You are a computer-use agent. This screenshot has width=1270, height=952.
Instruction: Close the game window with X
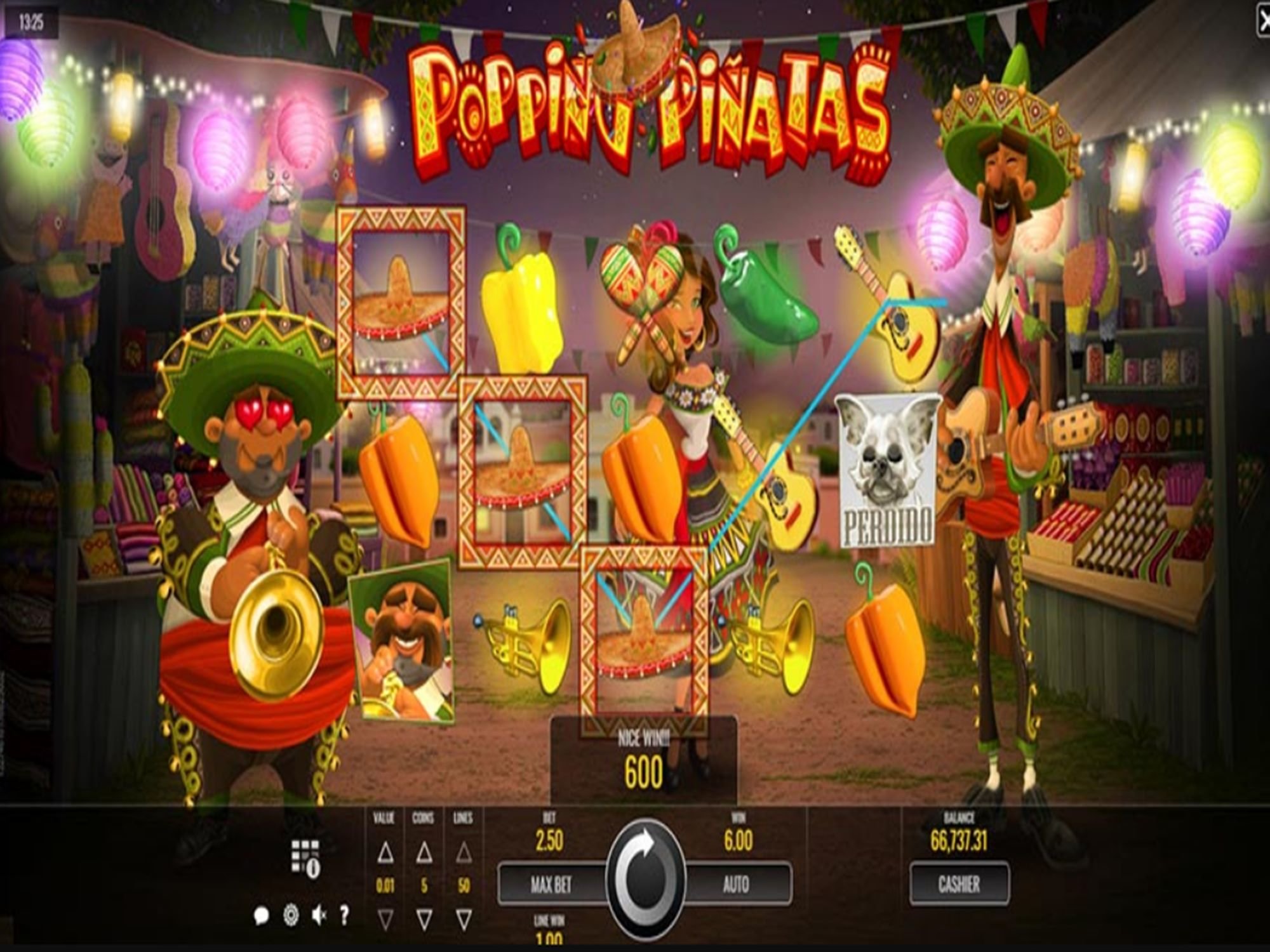(x=1263, y=22)
